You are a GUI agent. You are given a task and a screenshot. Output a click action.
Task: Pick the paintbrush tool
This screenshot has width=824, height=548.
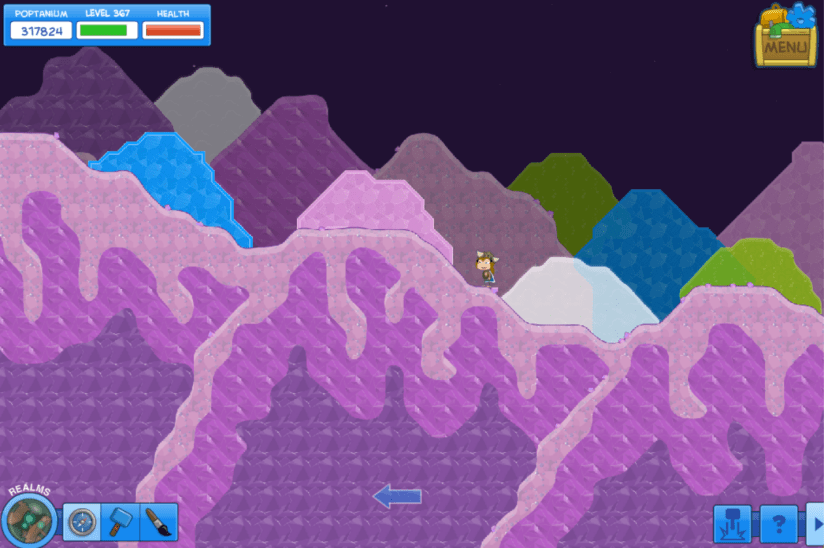coord(158,522)
